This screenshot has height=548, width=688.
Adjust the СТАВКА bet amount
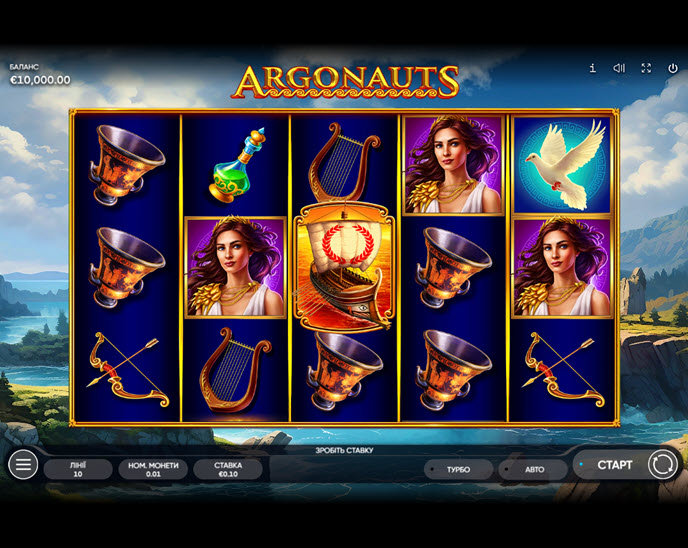[x=228, y=469]
